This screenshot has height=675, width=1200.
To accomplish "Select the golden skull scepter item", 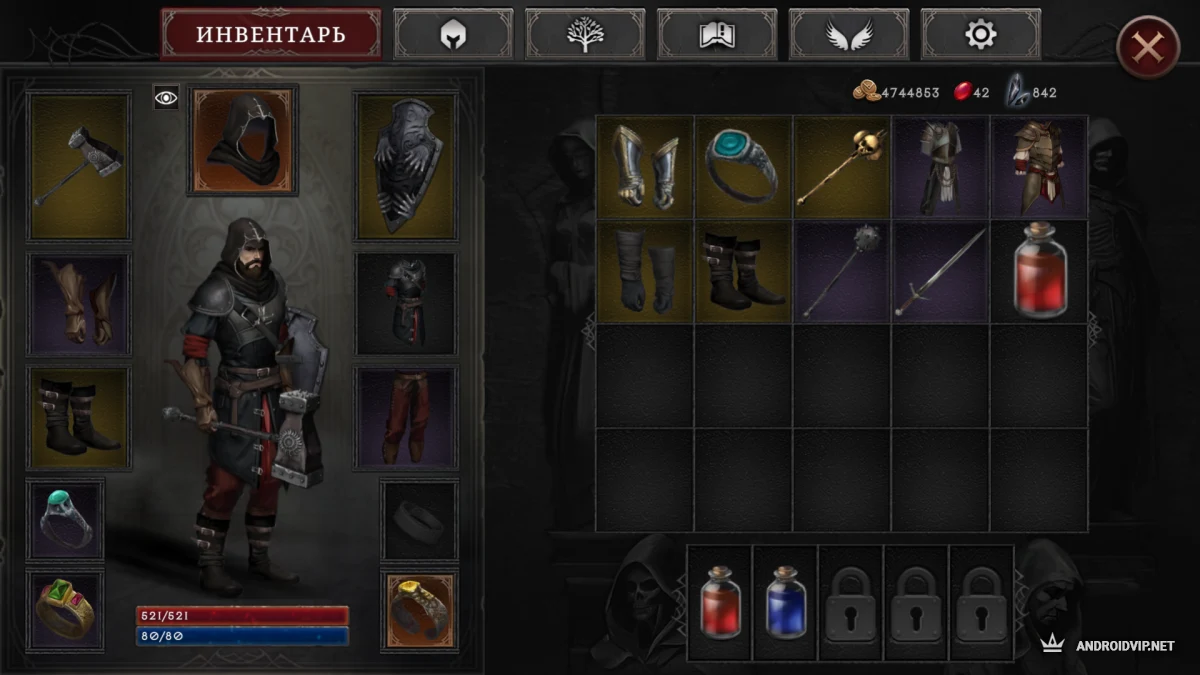I will pos(842,166).
